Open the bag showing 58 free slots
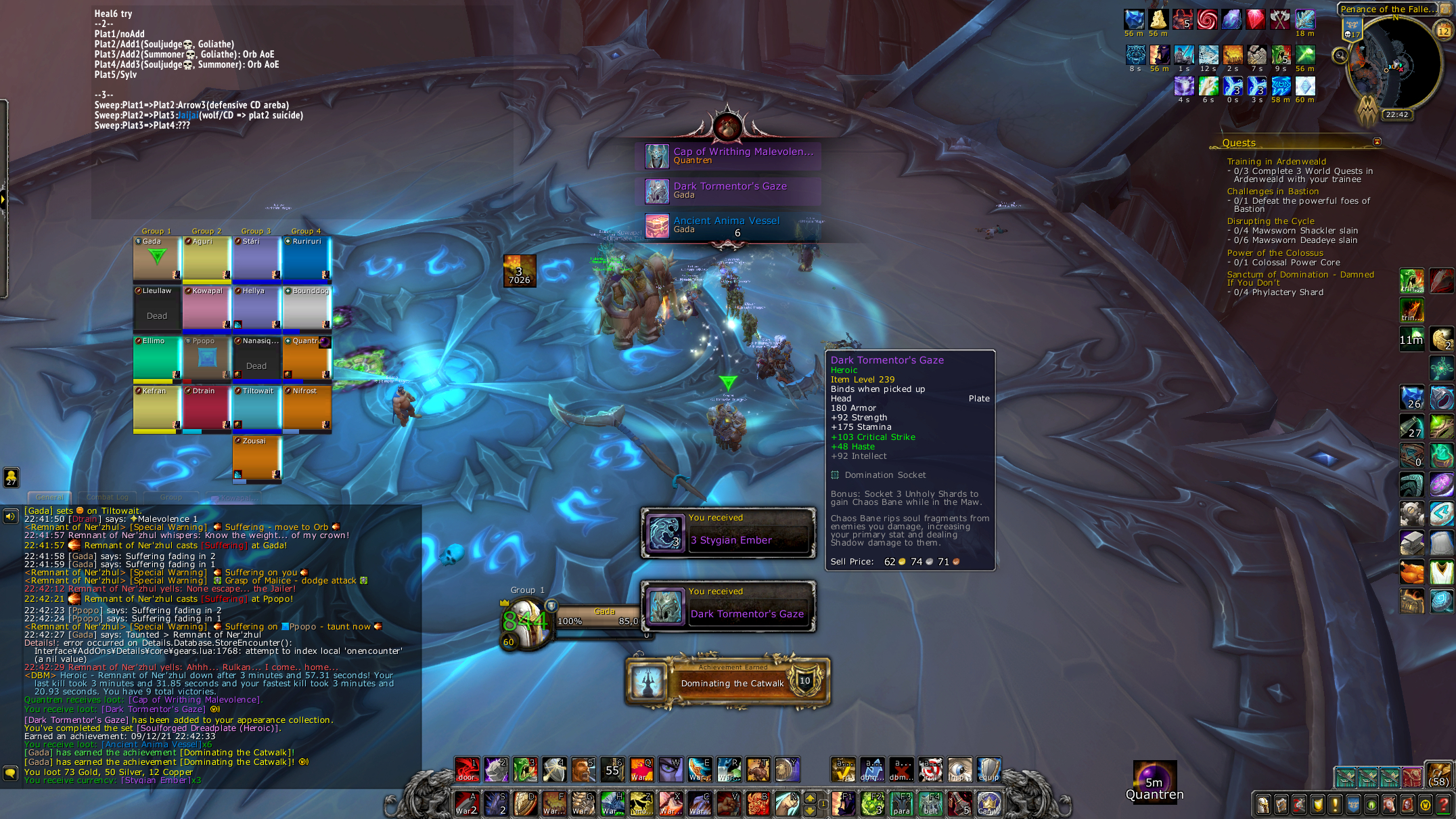The height and width of the screenshot is (819, 1456). coord(1439,776)
